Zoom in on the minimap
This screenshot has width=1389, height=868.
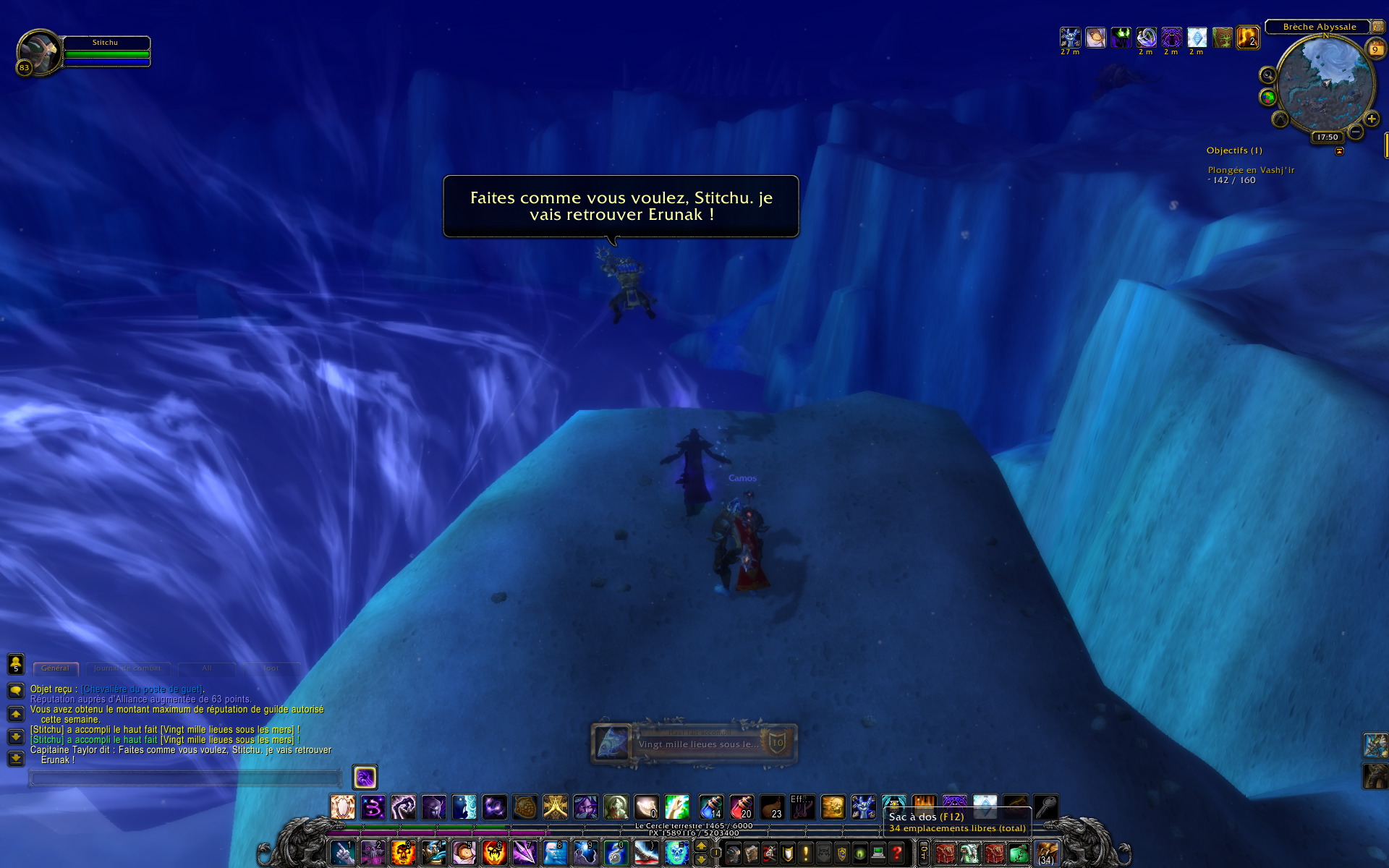(x=1371, y=119)
